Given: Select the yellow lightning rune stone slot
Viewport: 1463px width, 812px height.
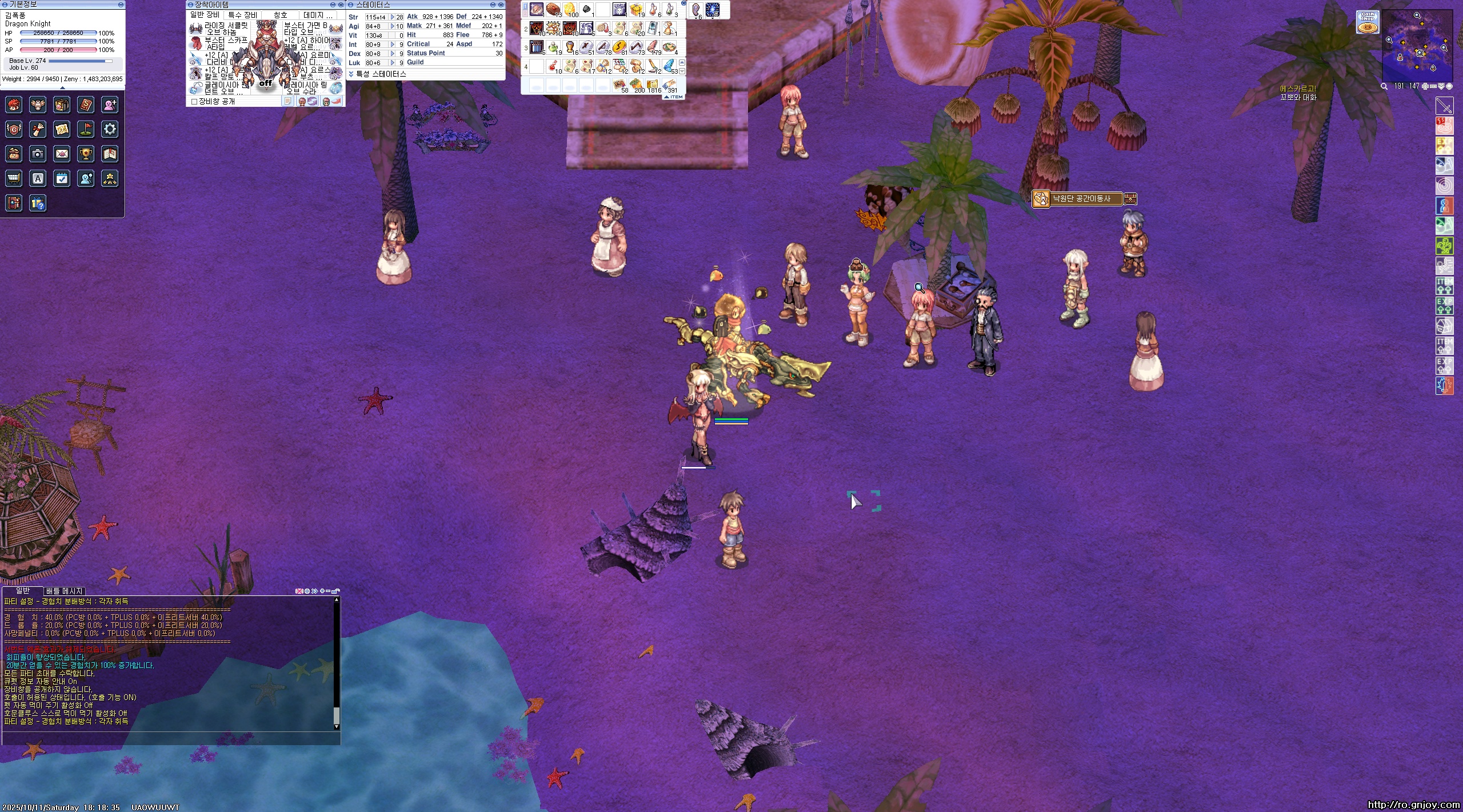Looking at the screenshot, I should 619,47.
